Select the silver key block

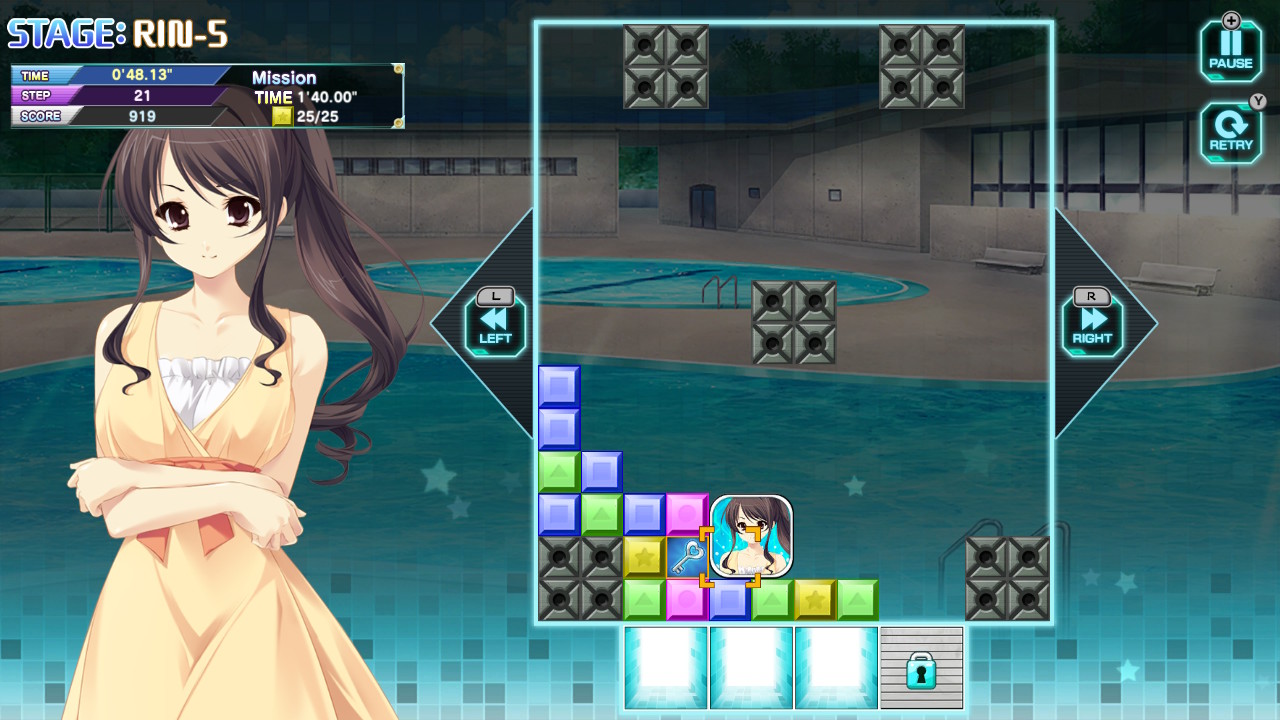[687, 557]
